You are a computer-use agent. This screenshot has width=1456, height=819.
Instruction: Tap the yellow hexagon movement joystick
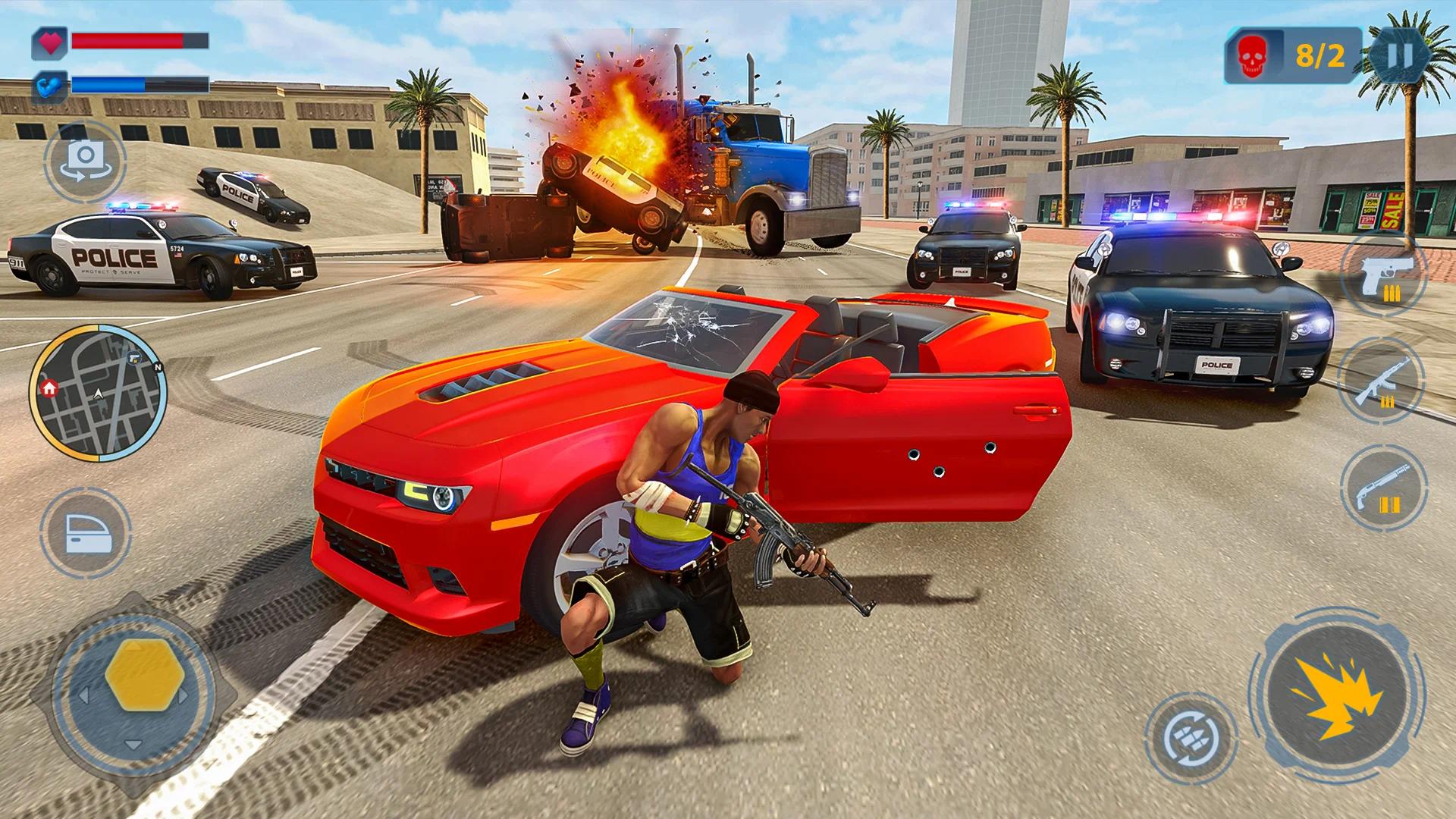pos(143,676)
